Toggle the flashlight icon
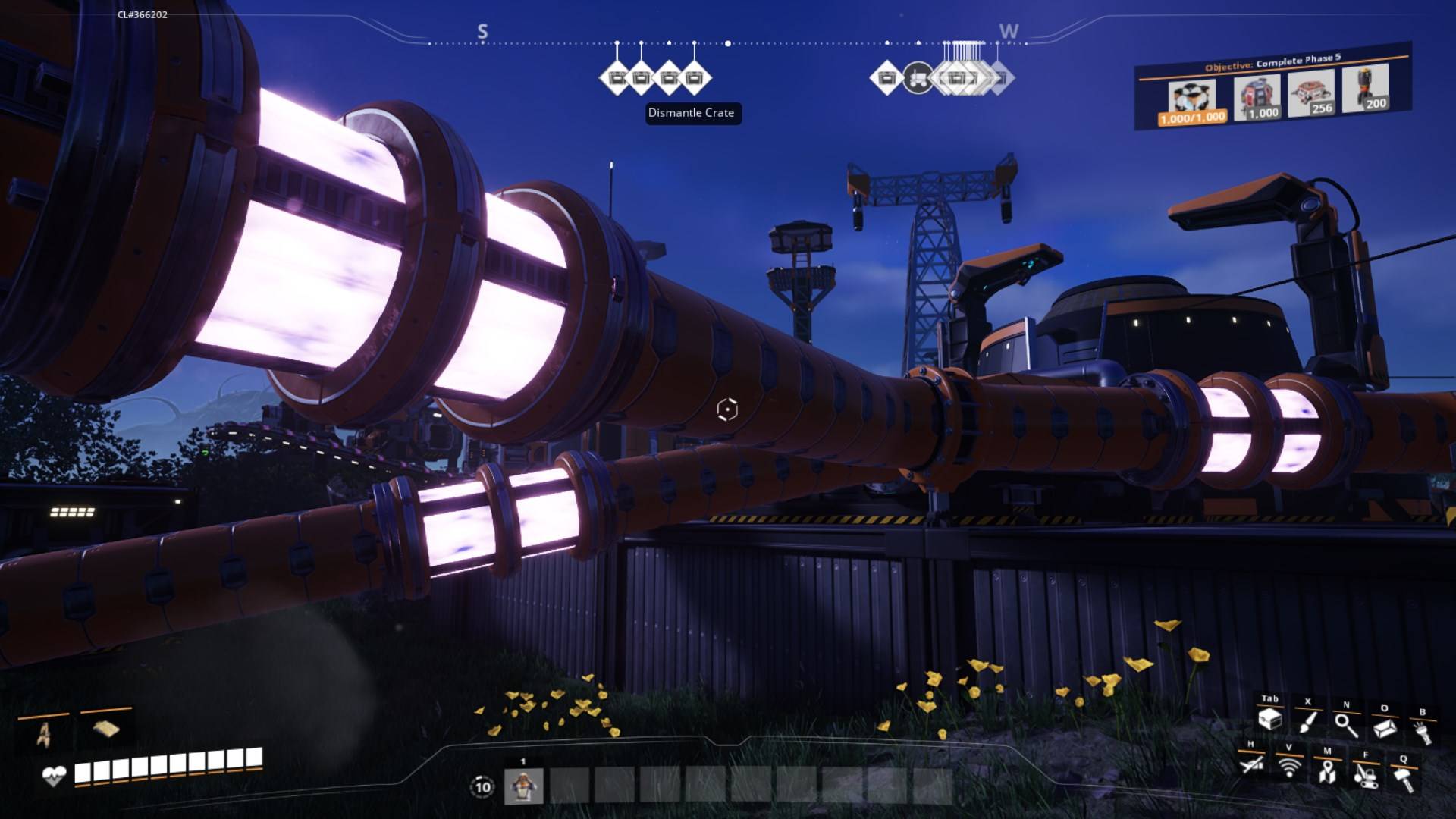 click(1423, 732)
